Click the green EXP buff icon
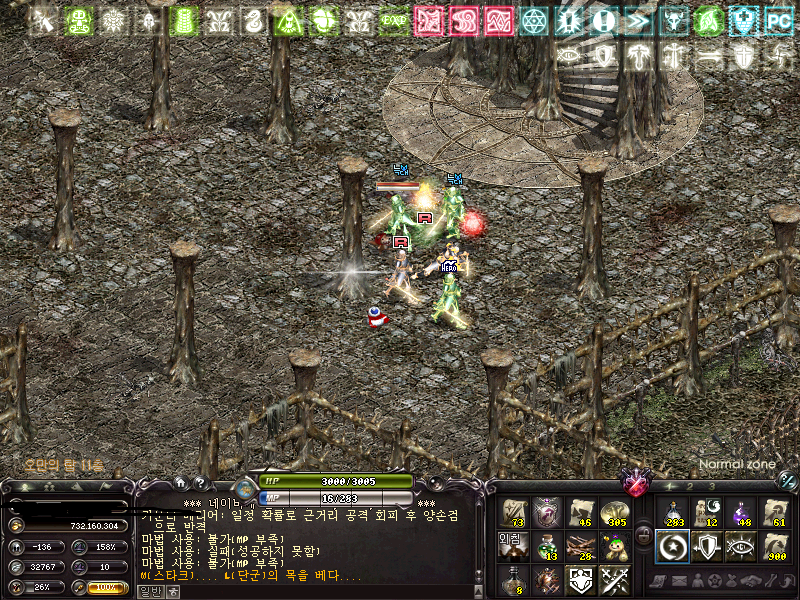This screenshot has width=800, height=600. pos(393,20)
